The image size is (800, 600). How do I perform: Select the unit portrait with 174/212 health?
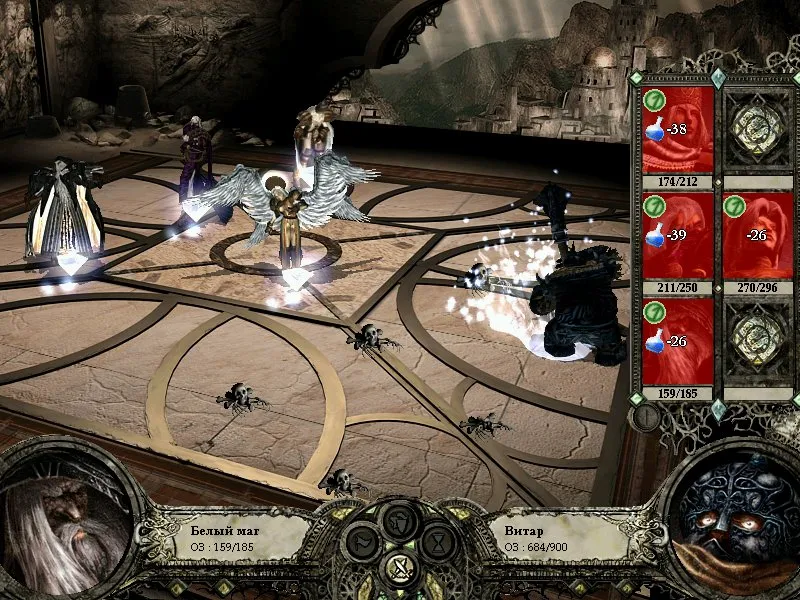(x=677, y=130)
